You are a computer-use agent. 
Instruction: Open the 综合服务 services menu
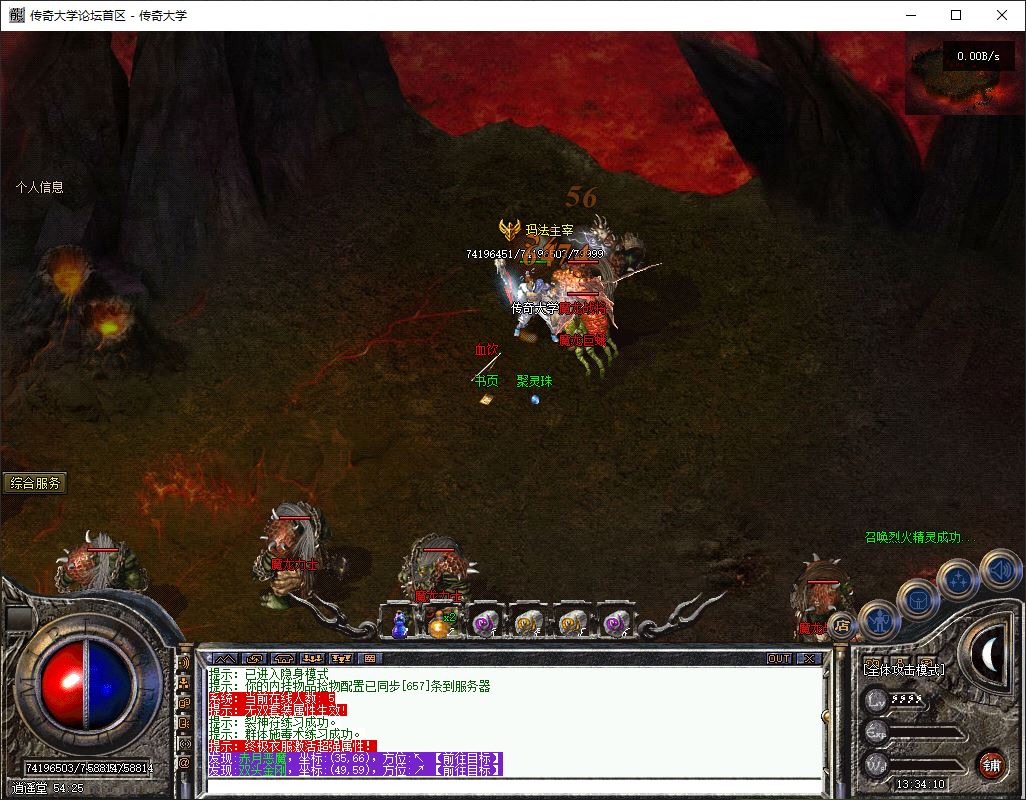coord(36,483)
